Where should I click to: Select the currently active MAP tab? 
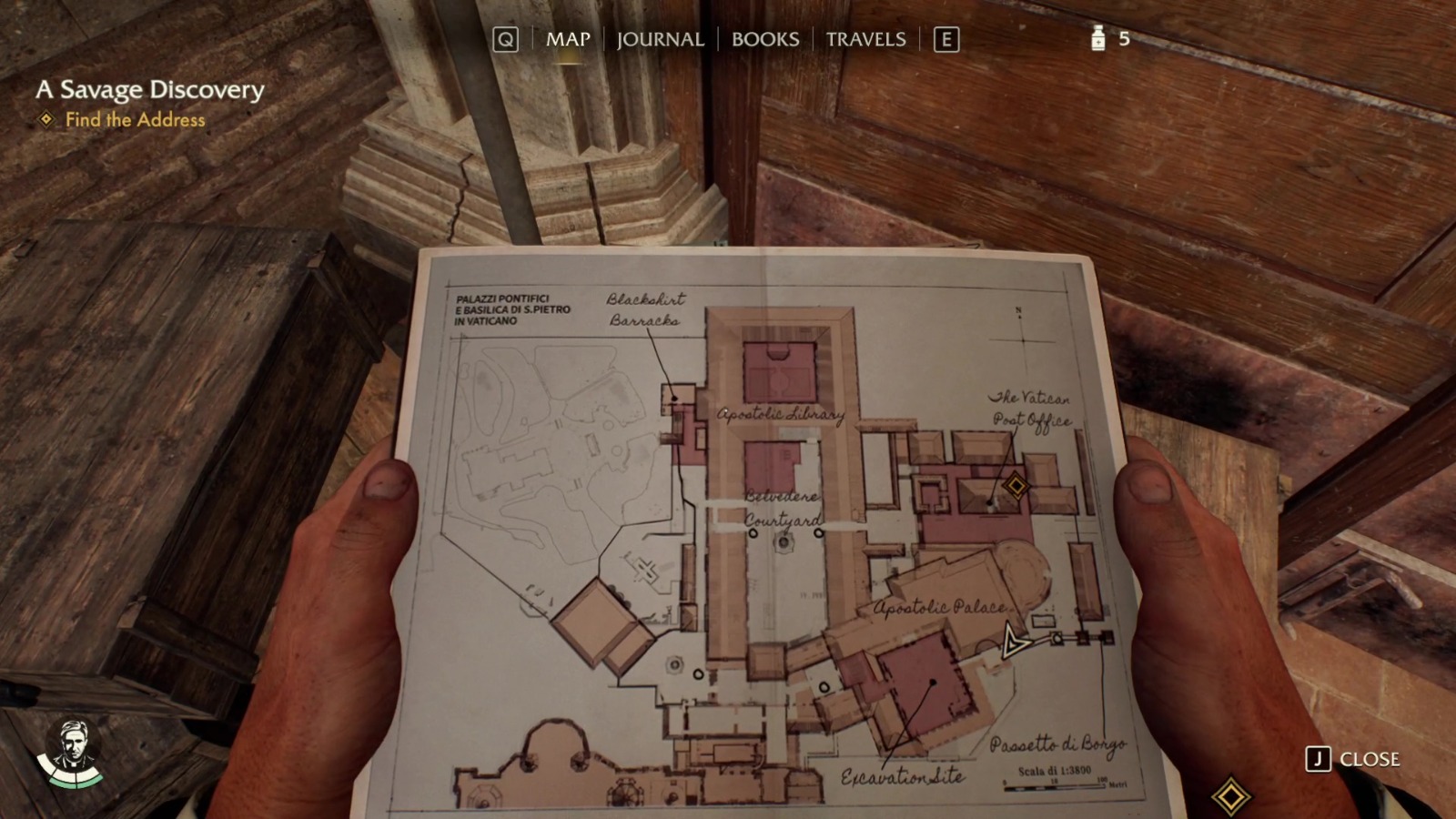[x=567, y=39]
